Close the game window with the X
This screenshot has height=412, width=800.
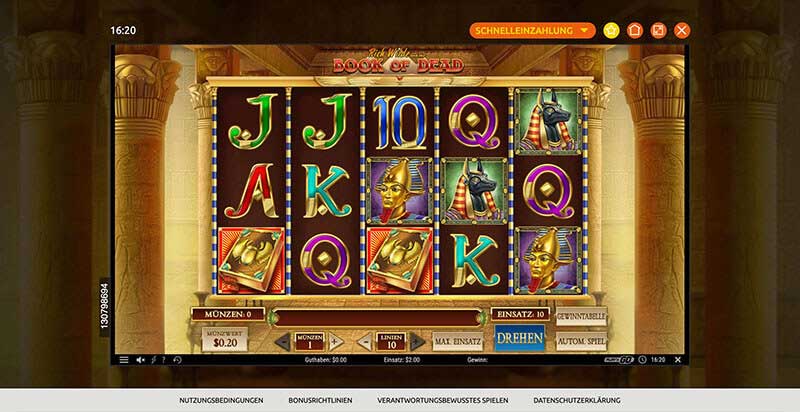click(x=683, y=30)
